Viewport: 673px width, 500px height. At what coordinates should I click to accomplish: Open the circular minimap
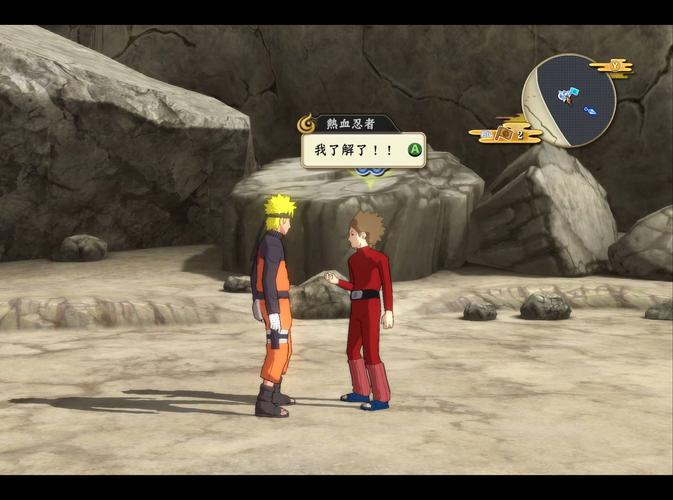568,100
